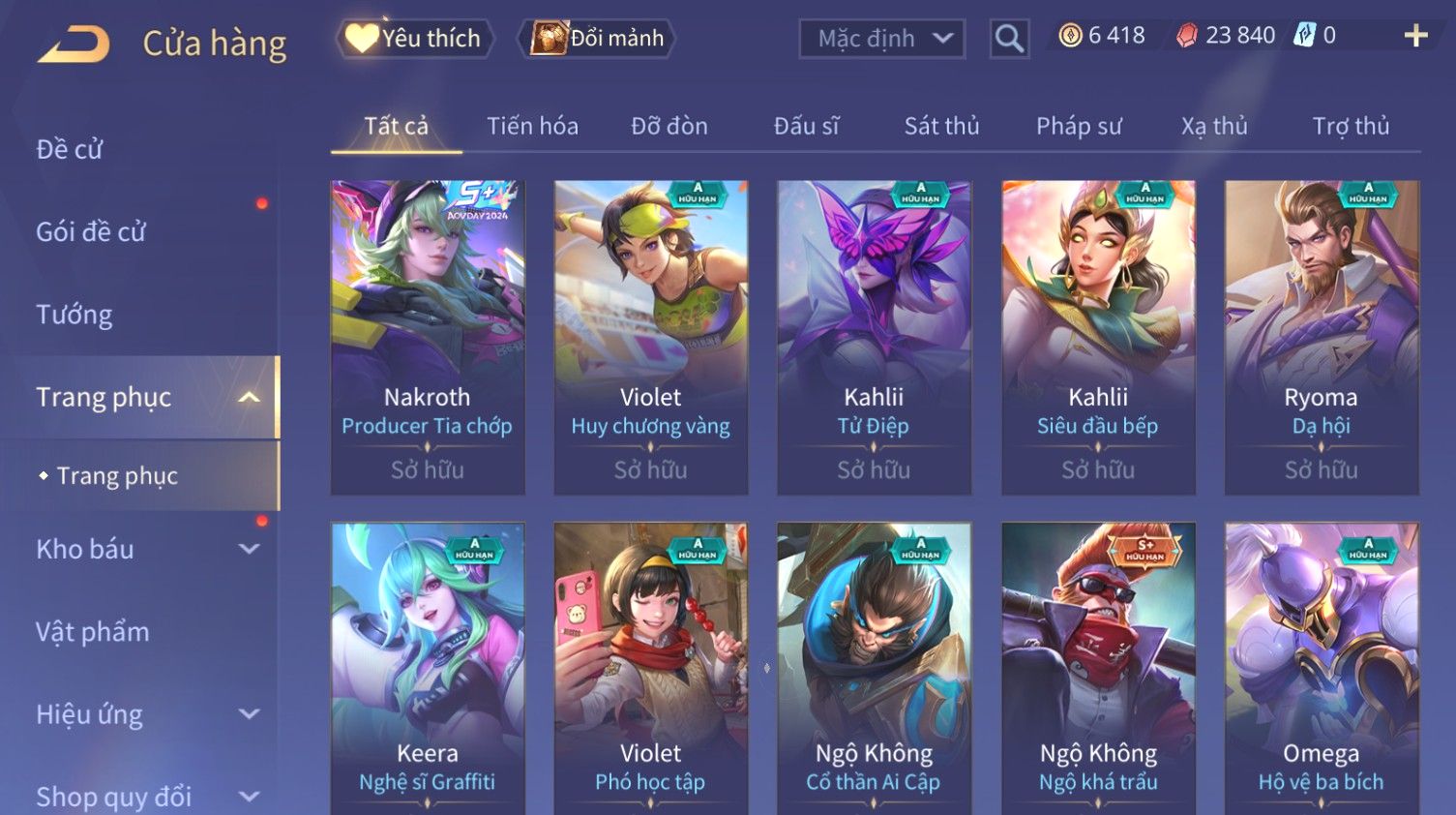View the Trợ thủ tab
Viewport: 1456px width, 815px height.
(x=1351, y=126)
